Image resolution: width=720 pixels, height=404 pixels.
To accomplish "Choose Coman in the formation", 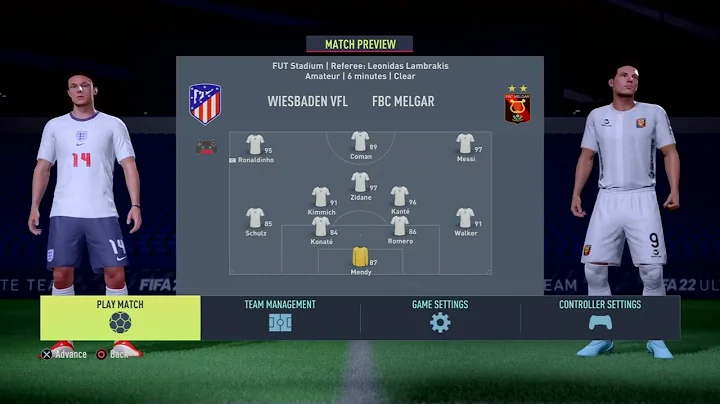I will pyautogui.click(x=360, y=141).
